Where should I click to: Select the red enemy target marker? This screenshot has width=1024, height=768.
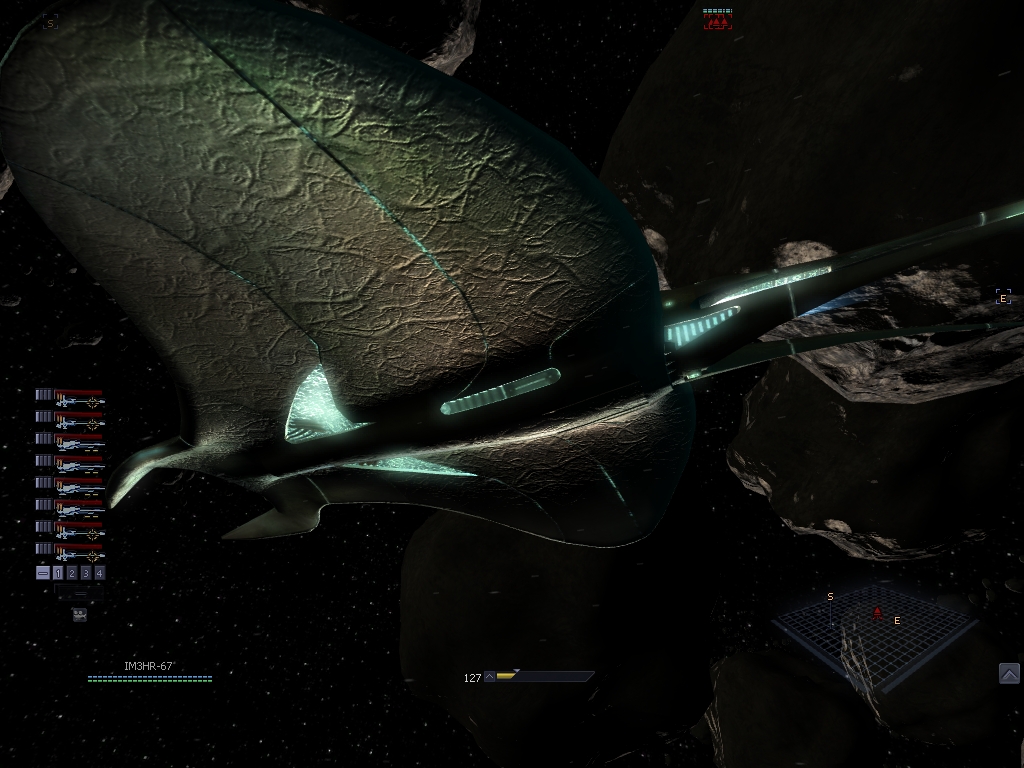tap(717, 19)
